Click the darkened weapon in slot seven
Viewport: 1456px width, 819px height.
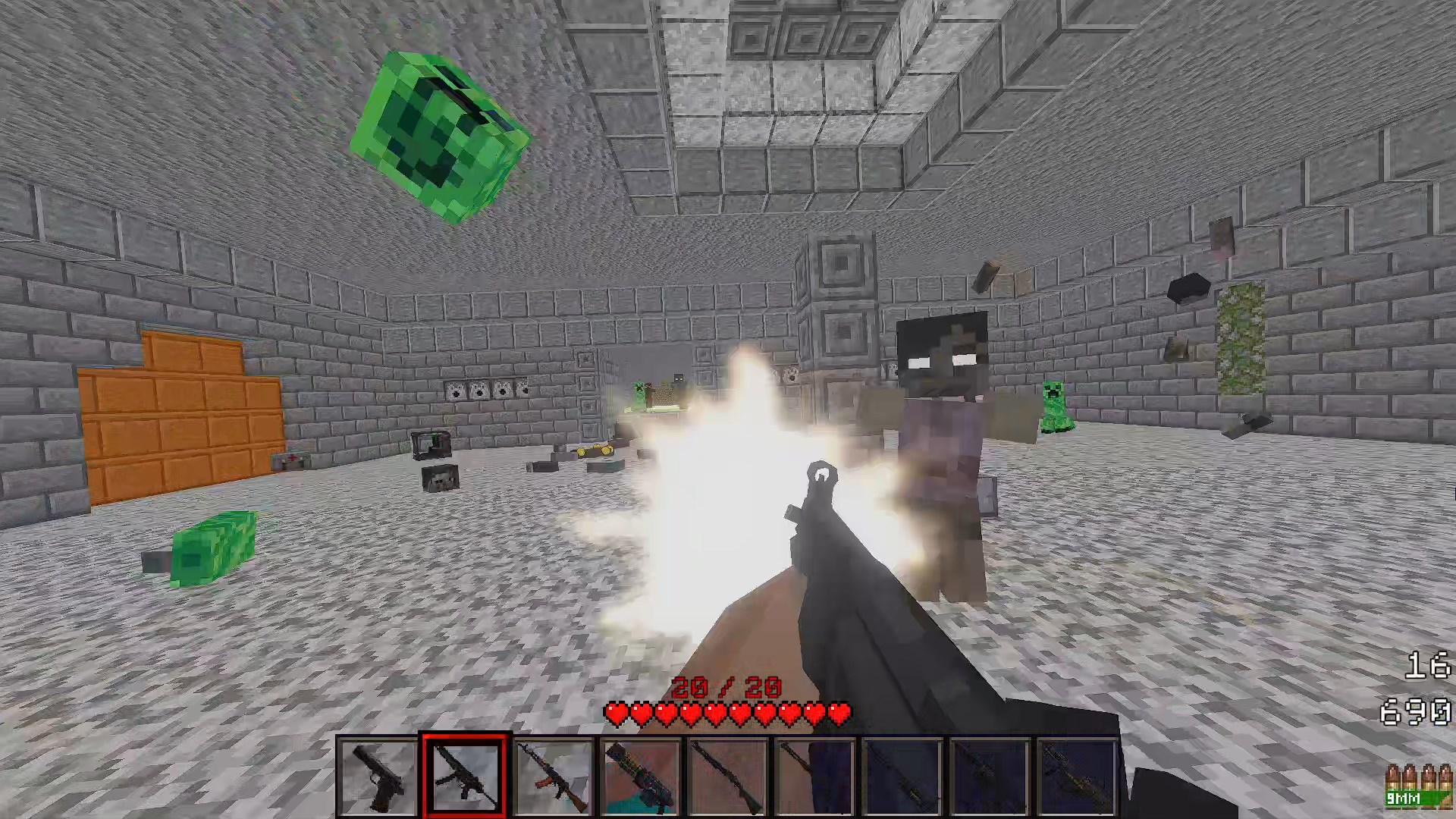click(901, 776)
